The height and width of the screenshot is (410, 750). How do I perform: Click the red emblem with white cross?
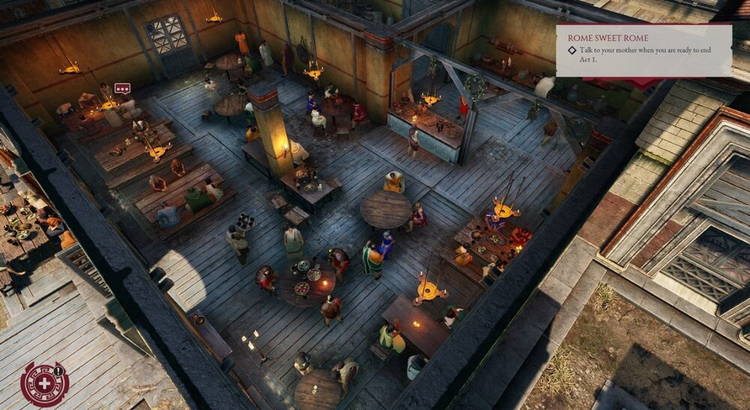click(44, 383)
